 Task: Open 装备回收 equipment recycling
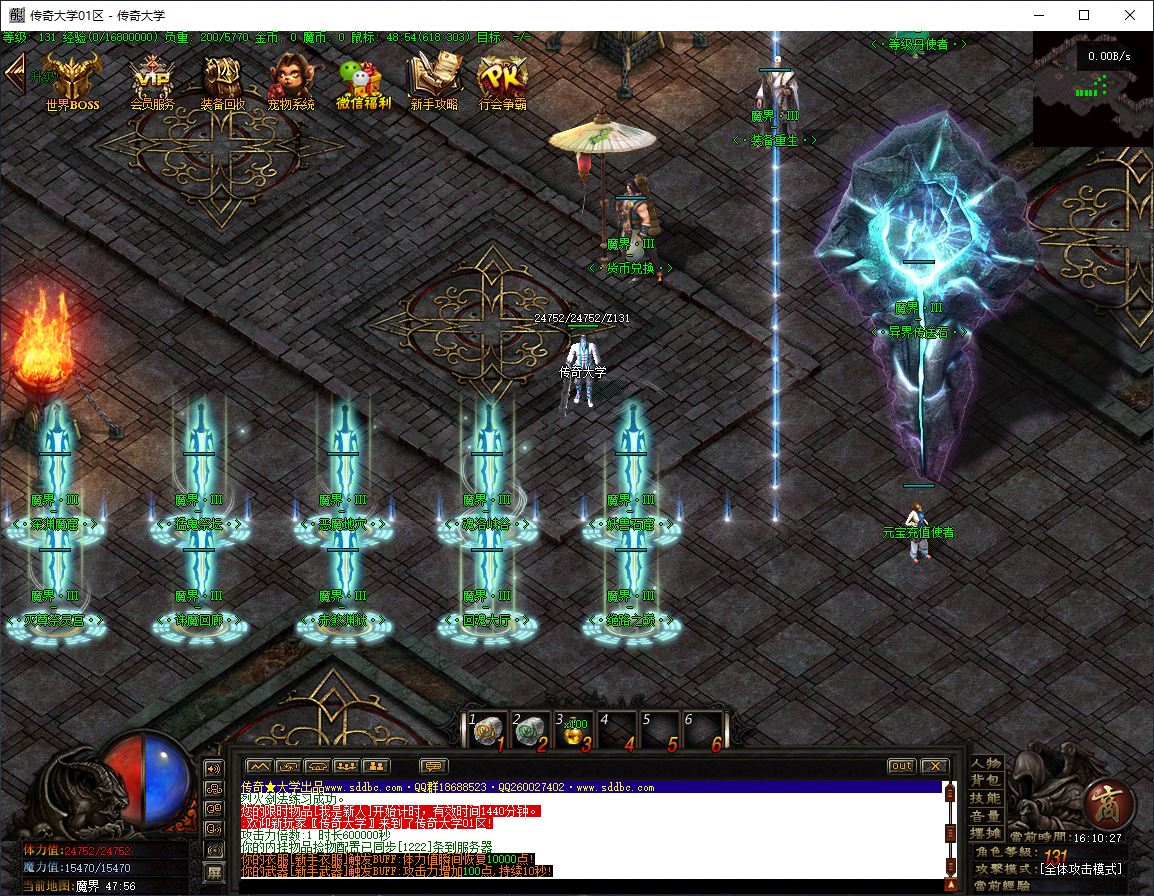222,80
